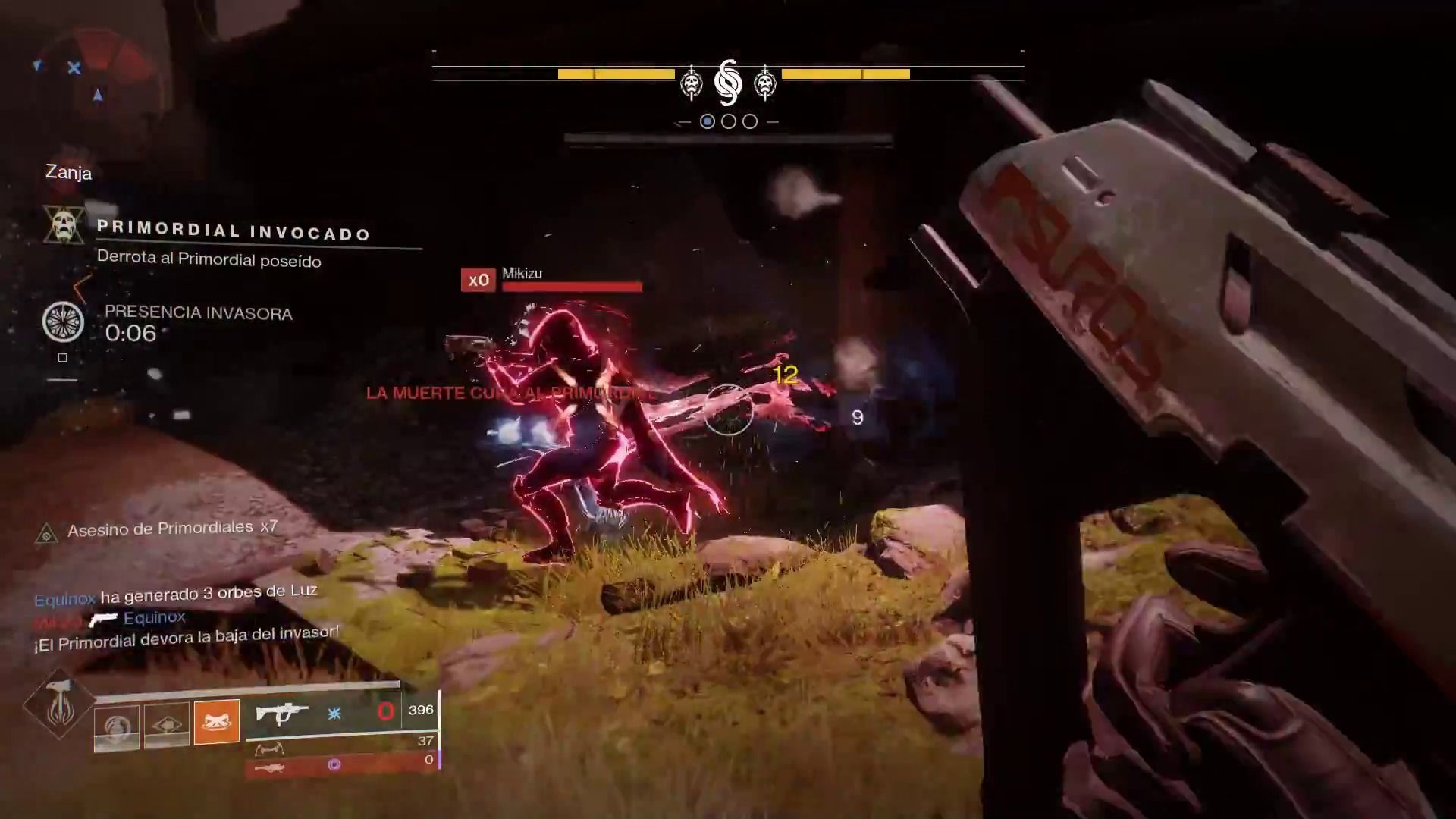
Task: Select the filled blue round indicator
Action: [708, 121]
